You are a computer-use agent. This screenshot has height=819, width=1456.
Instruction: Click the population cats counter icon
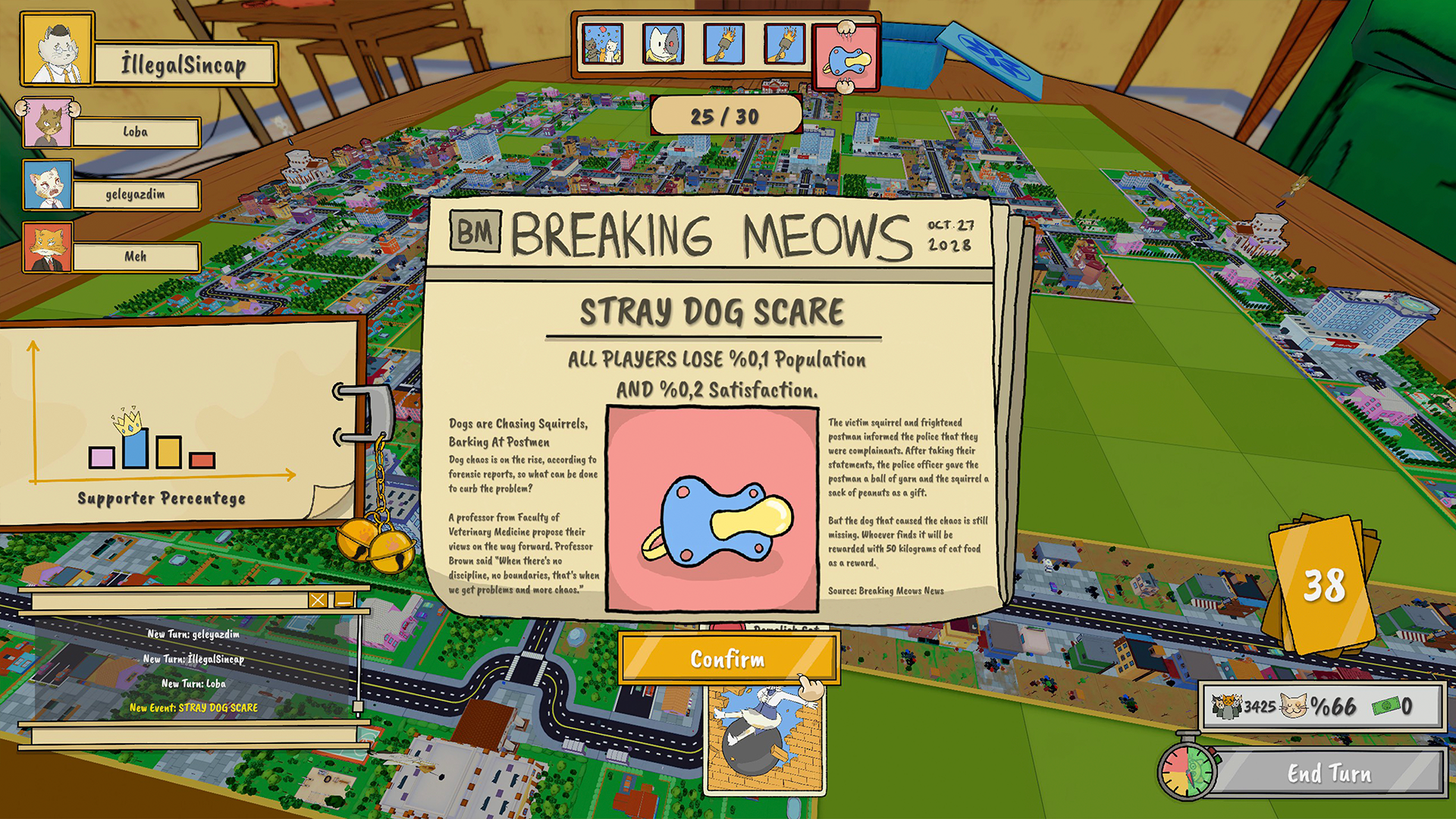tap(1226, 706)
